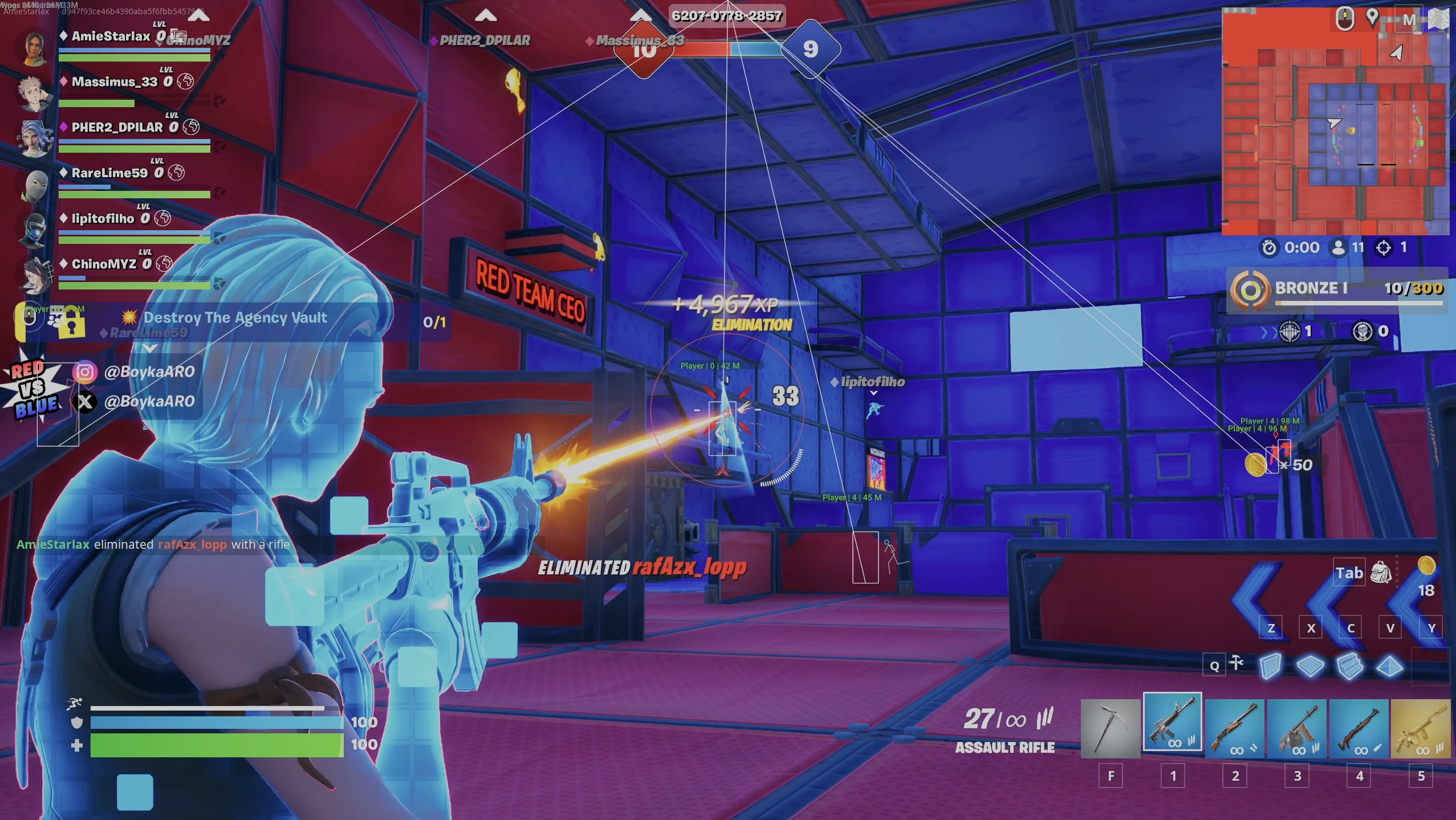Screen dimensions: 1456x820
Task: Open the Destroy The Agency Vault objective
Action: (x=235, y=318)
